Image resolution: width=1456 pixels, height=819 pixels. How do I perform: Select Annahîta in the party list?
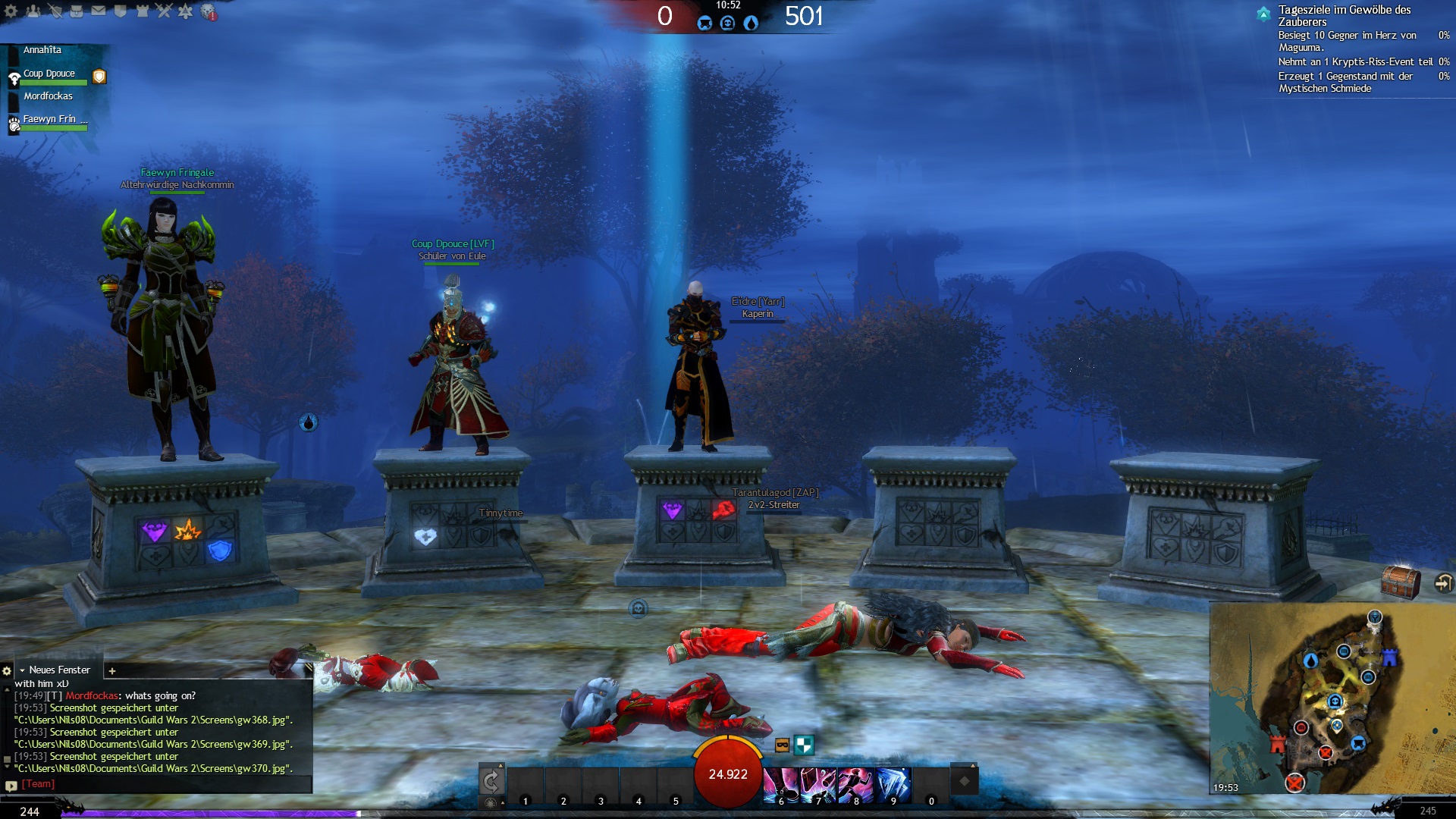click(x=42, y=50)
